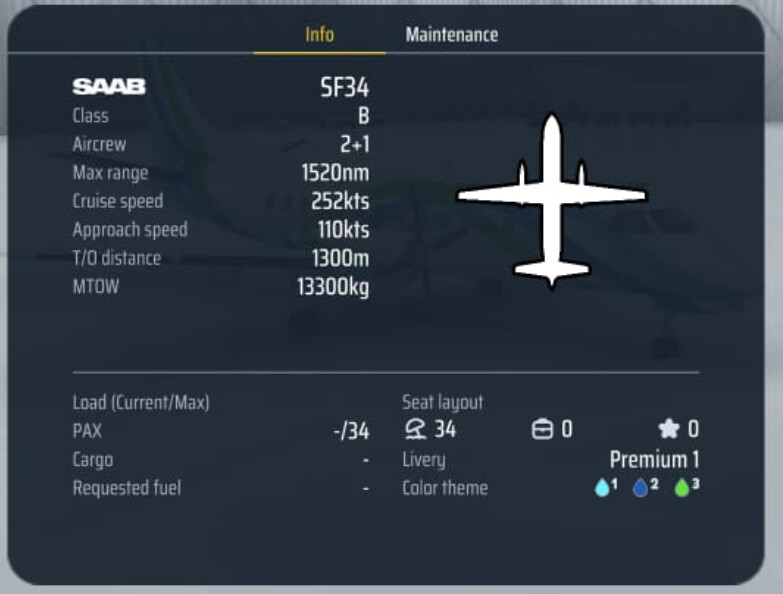Switch to the Maintenance tab
The width and height of the screenshot is (783, 594).
[x=451, y=35]
